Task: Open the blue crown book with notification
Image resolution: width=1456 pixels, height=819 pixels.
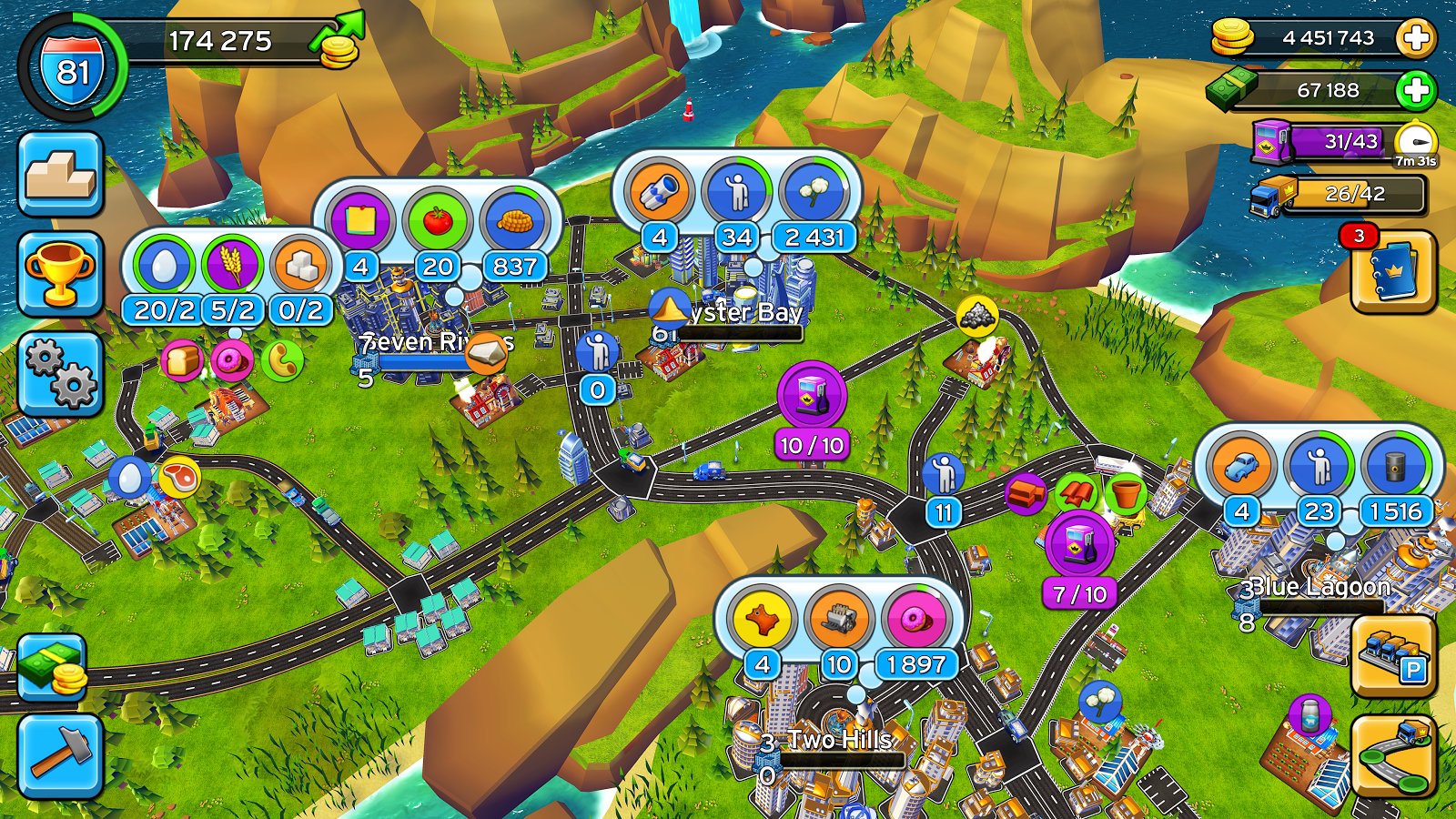Action: (x=1393, y=271)
